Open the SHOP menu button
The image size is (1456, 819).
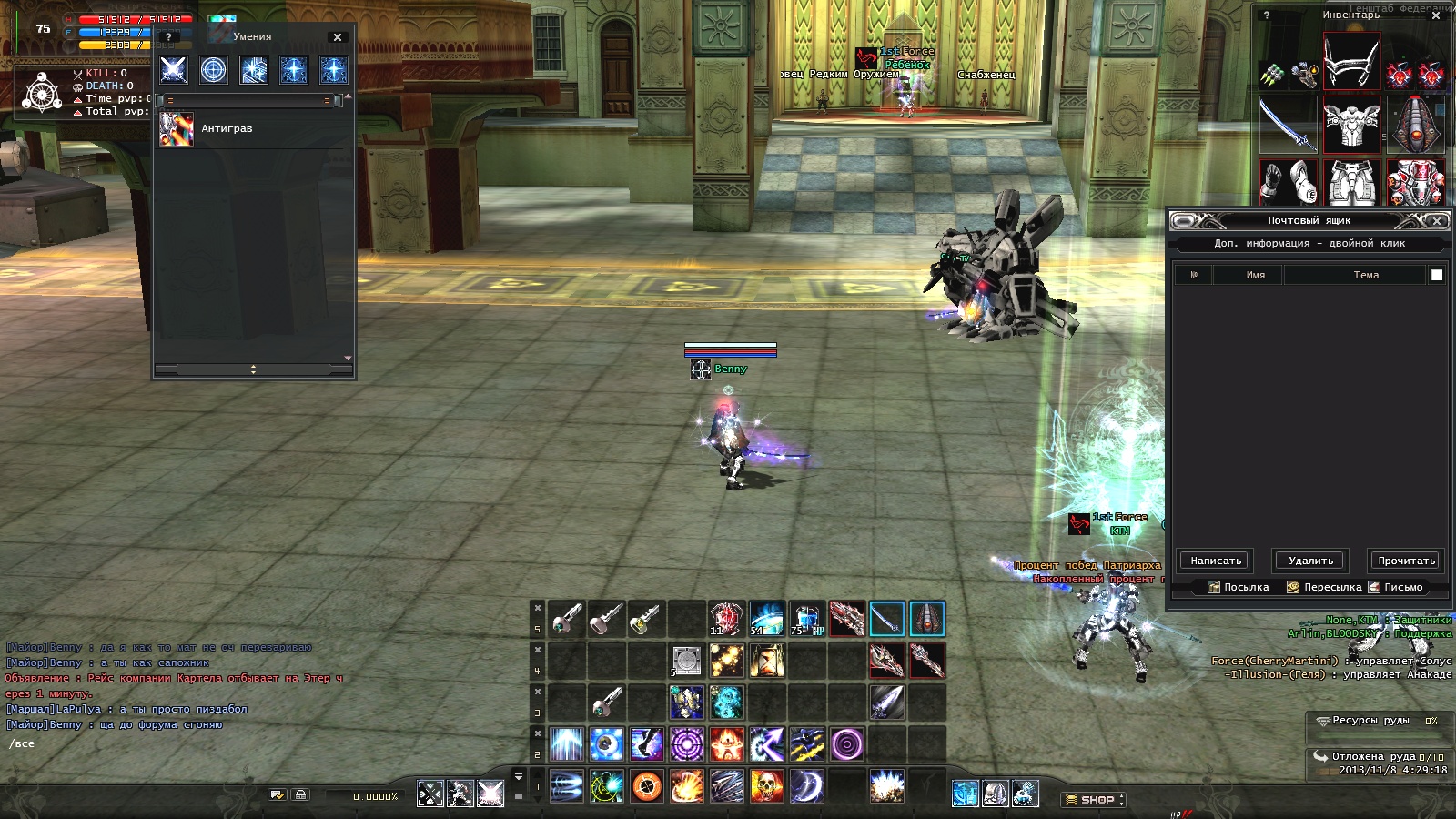coord(1096,800)
